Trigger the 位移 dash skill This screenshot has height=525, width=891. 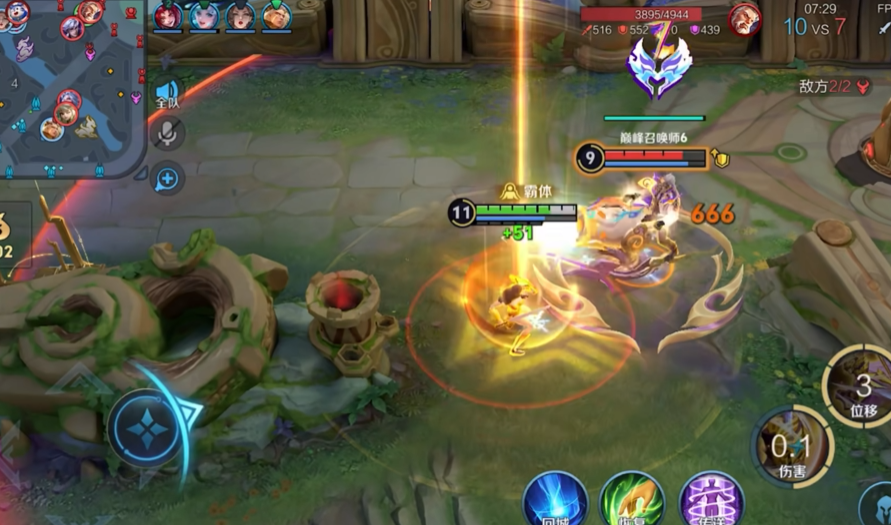[860, 388]
